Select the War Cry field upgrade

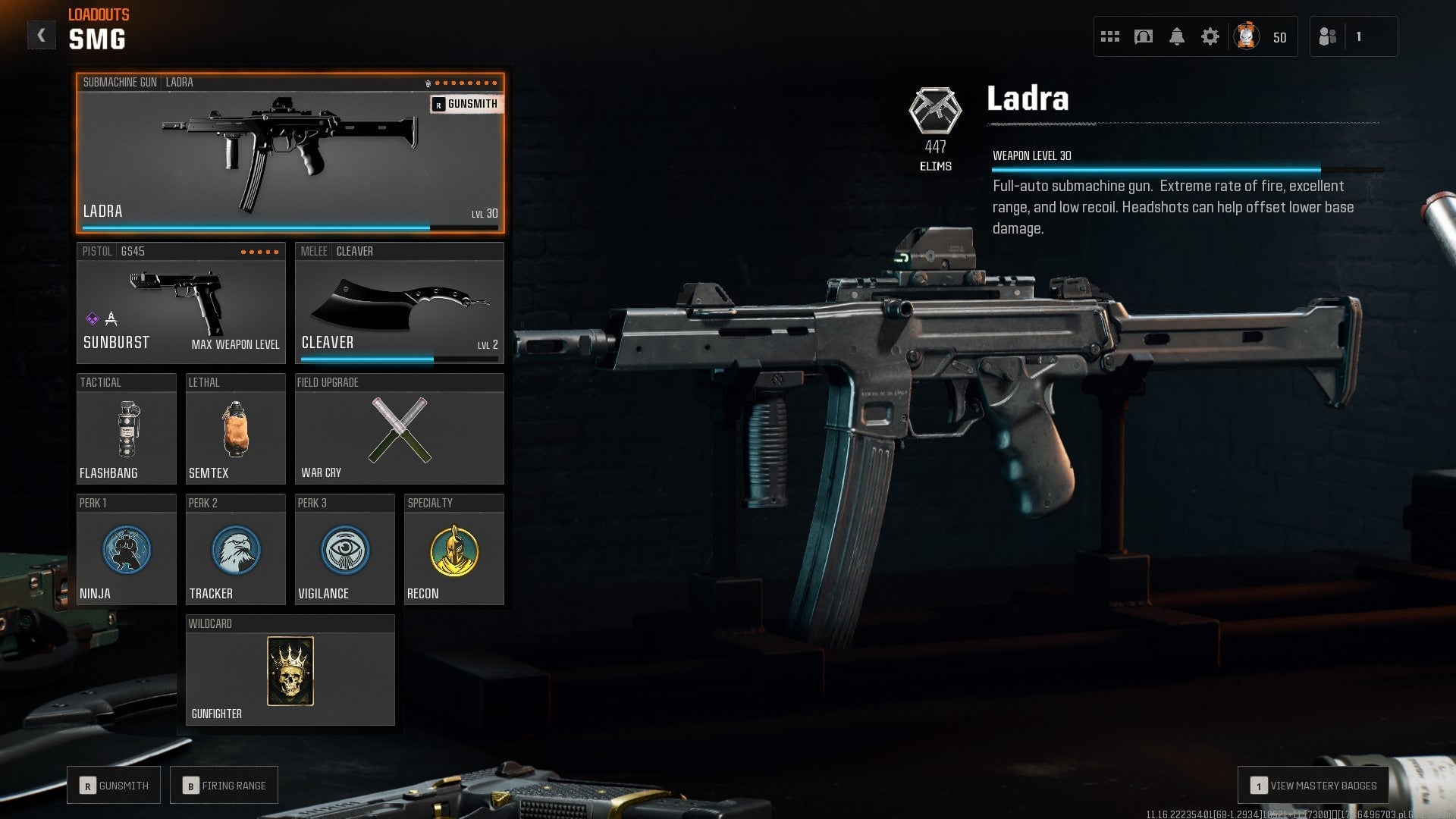(400, 428)
